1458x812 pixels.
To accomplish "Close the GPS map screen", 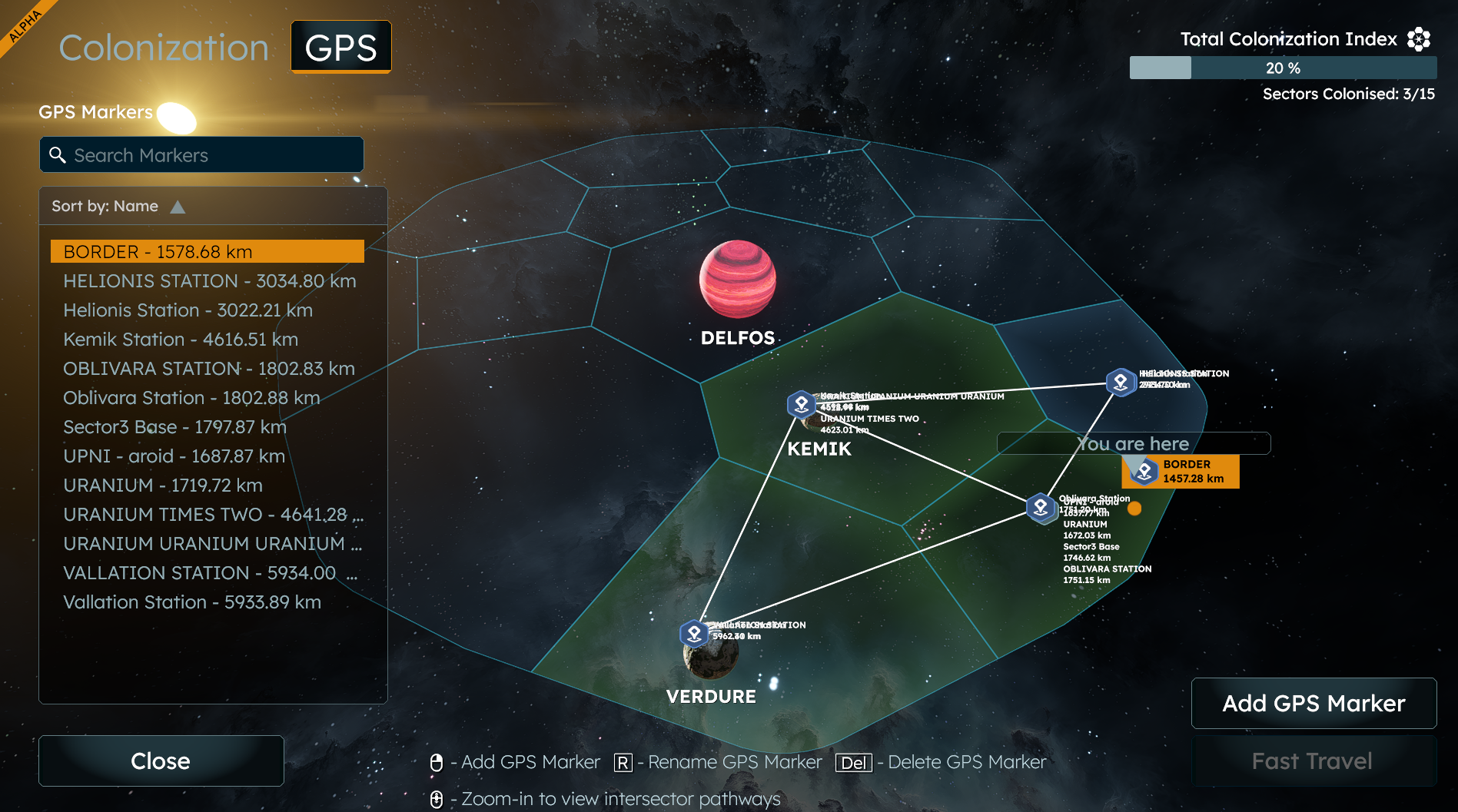I will (161, 761).
